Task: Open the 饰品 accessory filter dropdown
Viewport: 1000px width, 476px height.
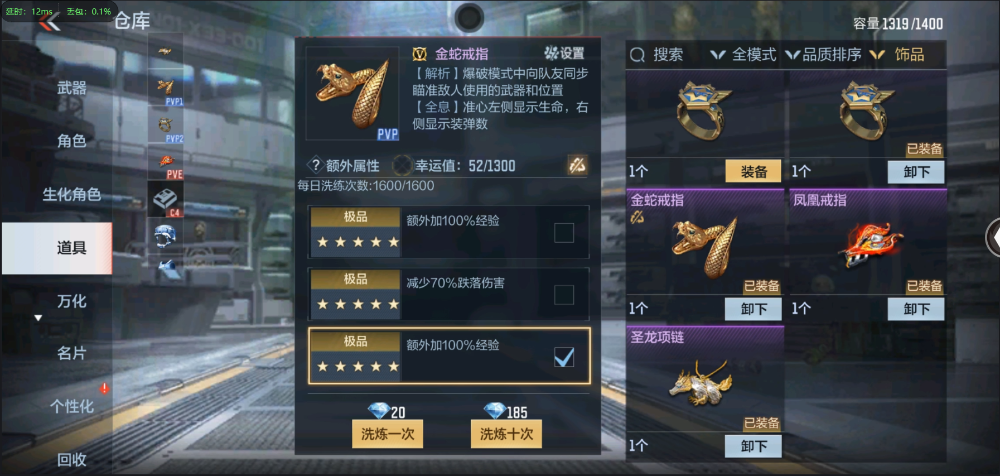Action: tap(898, 55)
